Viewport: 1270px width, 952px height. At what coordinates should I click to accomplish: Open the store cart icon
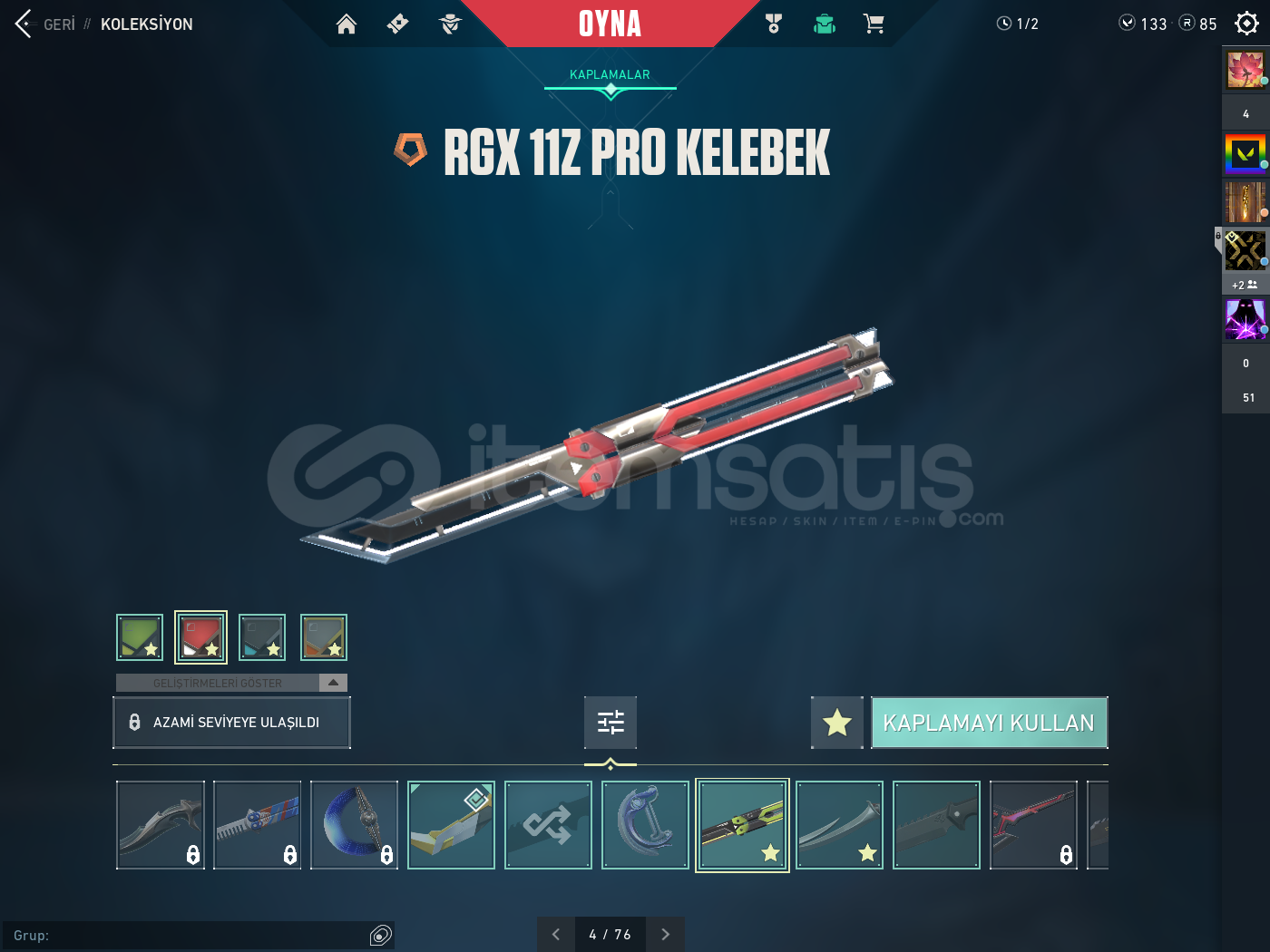coord(874,24)
